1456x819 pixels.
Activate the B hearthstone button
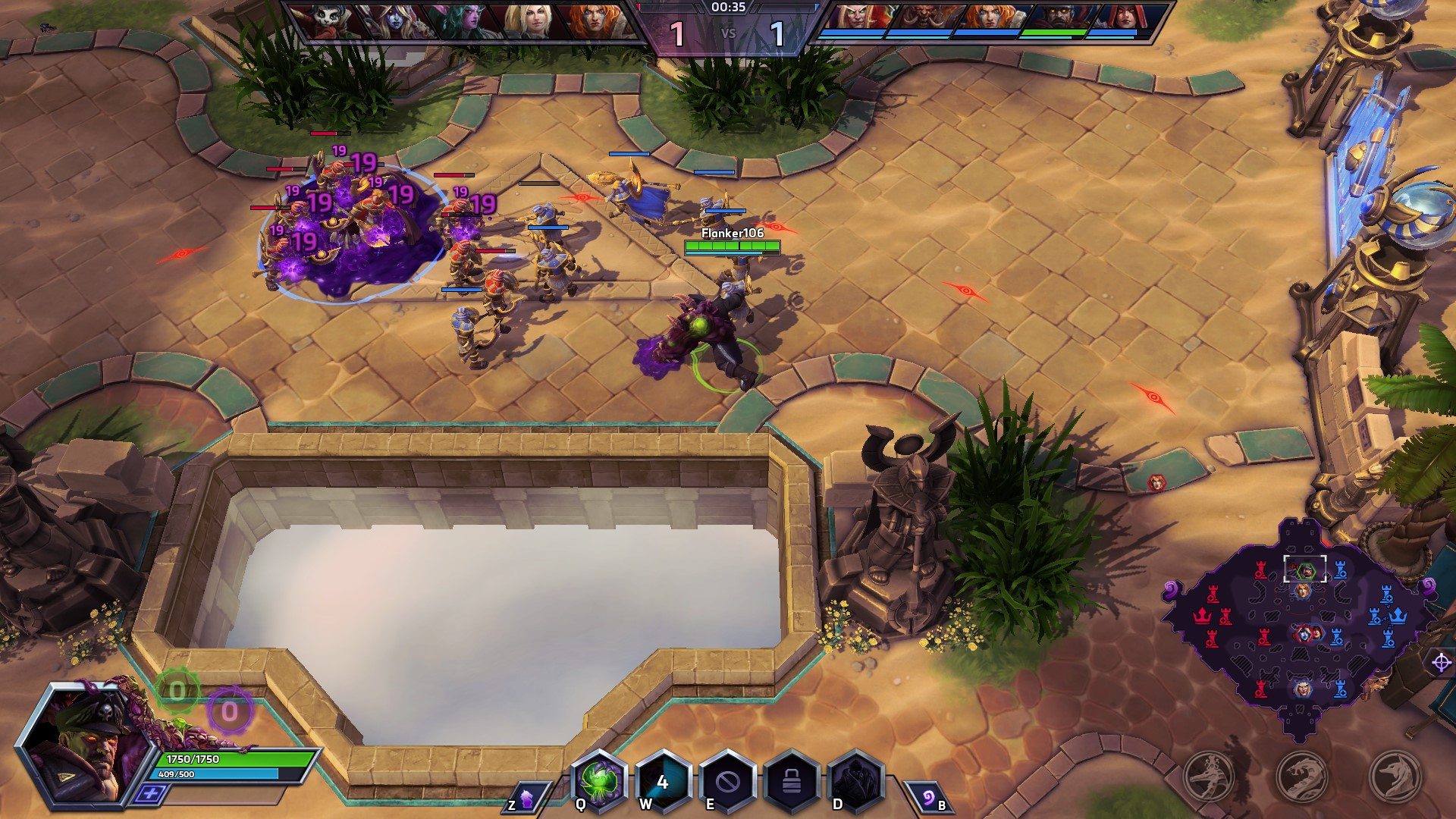(929, 799)
